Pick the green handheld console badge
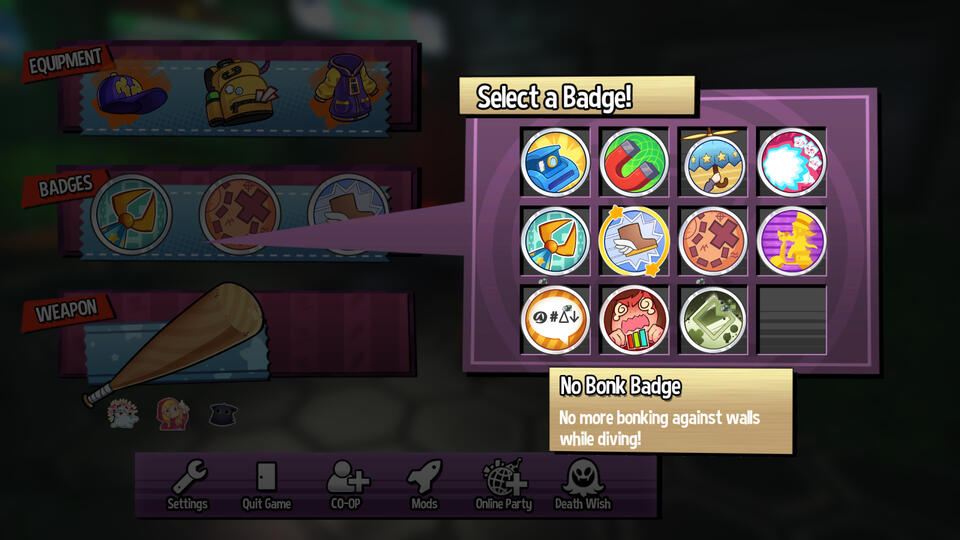This screenshot has width=960, height=540. click(713, 320)
